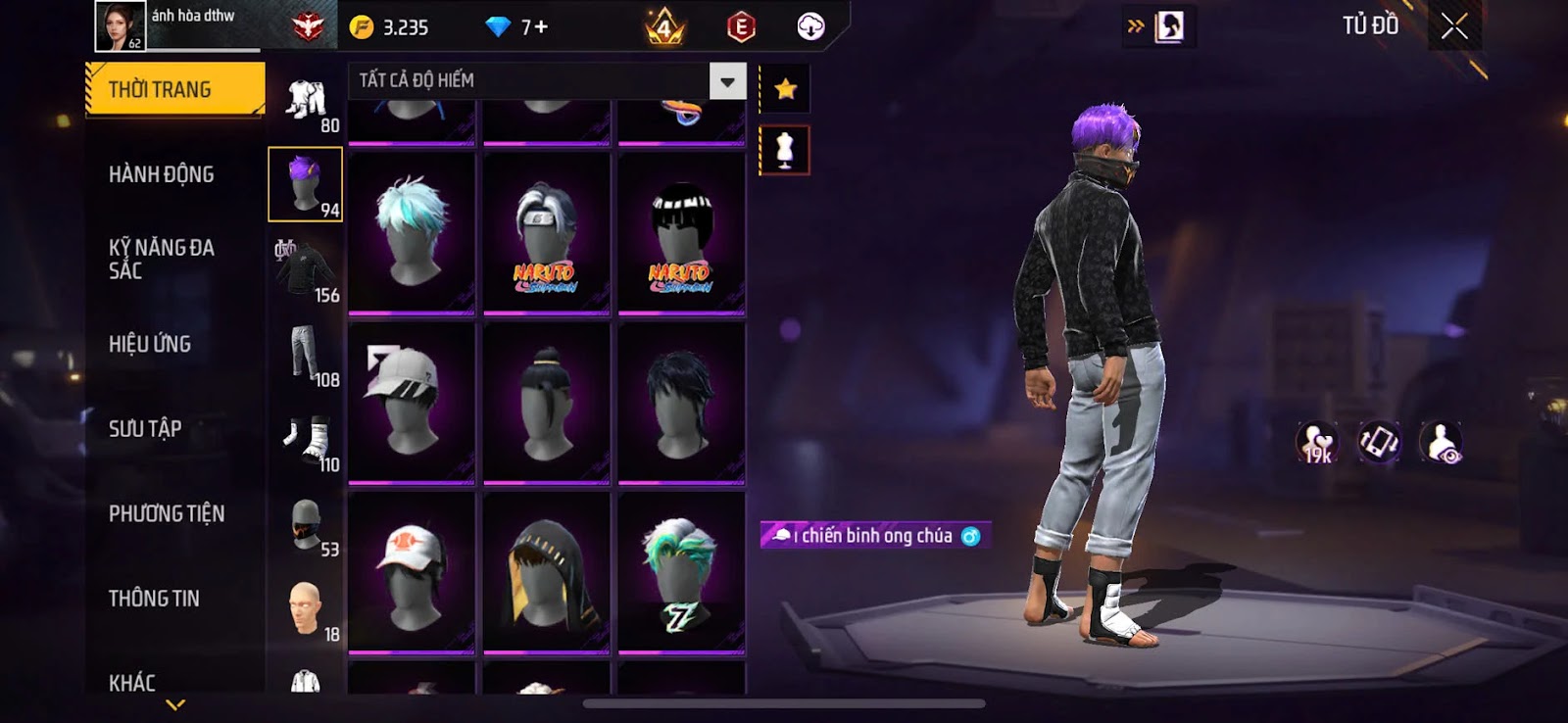Switch to the Hành Động tab
This screenshot has width=1568, height=723.
162,174
